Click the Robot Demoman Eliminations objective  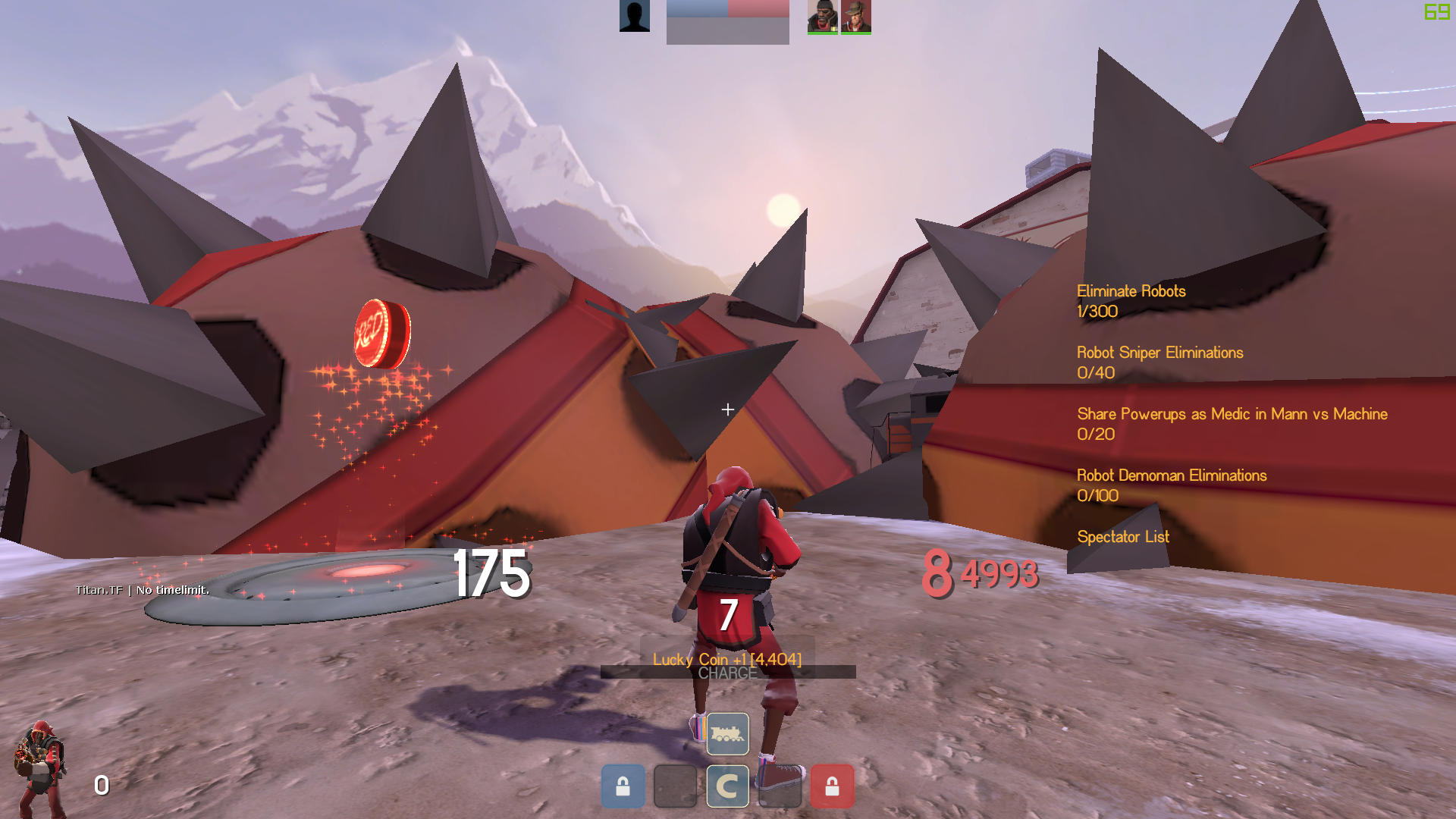tap(1172, 476)
